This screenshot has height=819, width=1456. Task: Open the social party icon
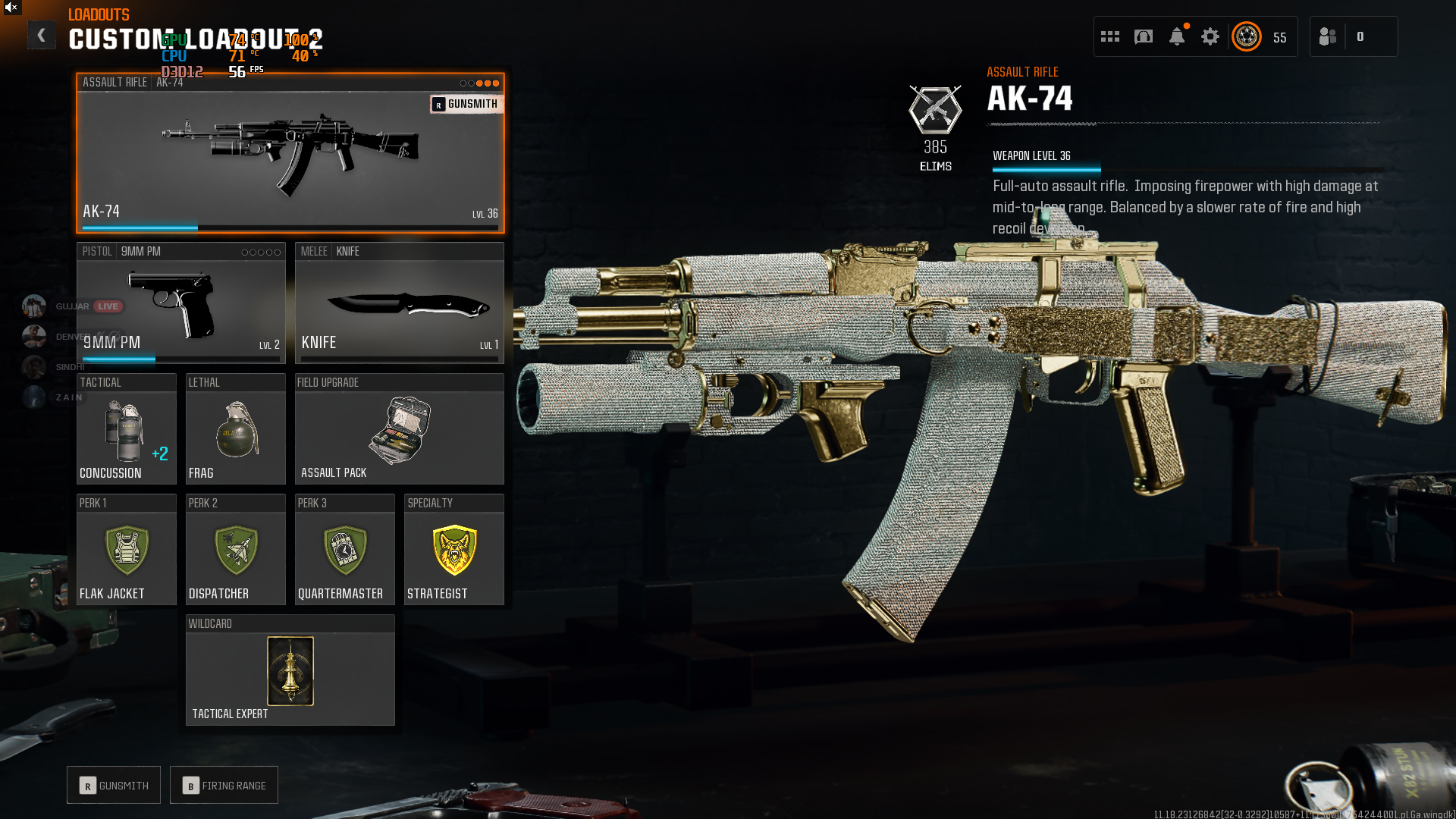click(x=1328, y=36)
